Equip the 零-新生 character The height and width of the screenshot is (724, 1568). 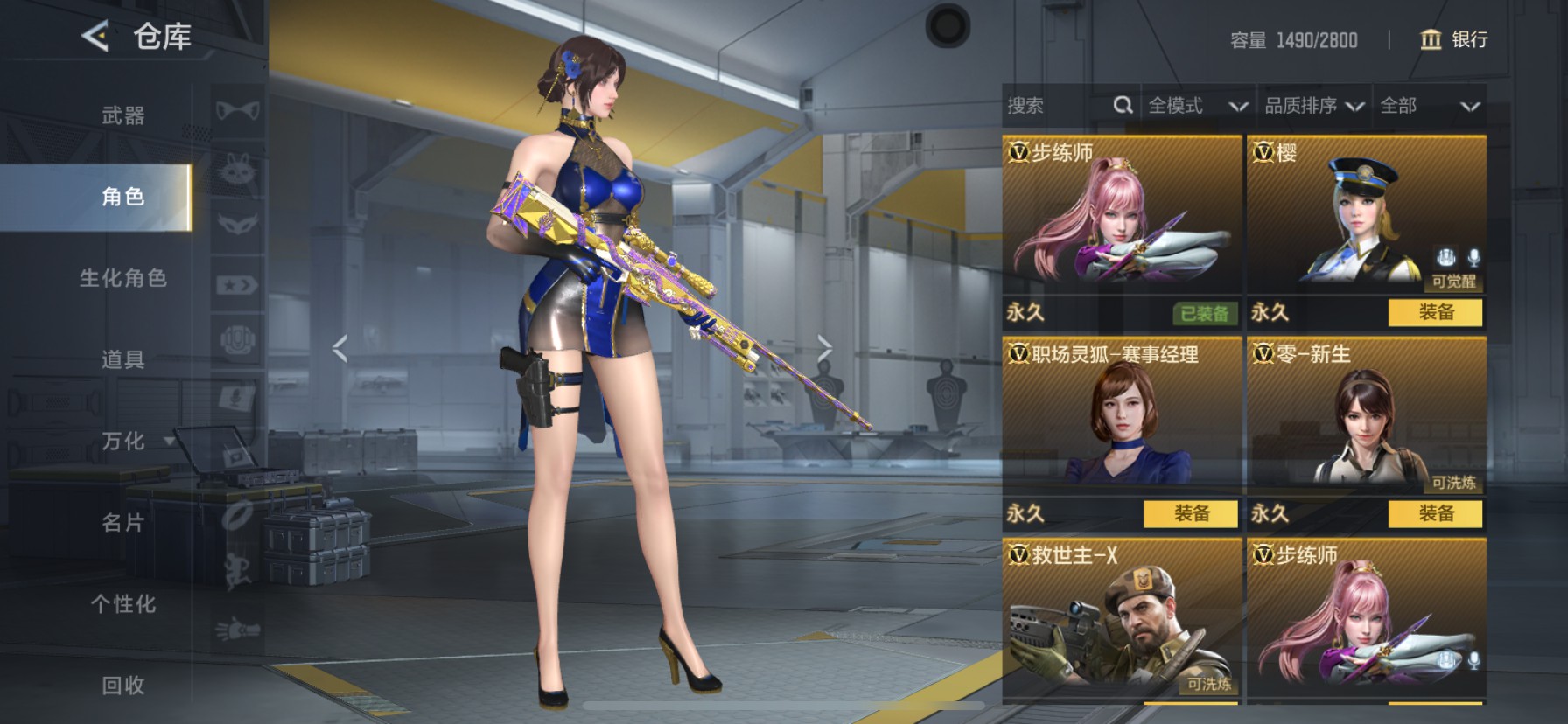(1435, 513)
